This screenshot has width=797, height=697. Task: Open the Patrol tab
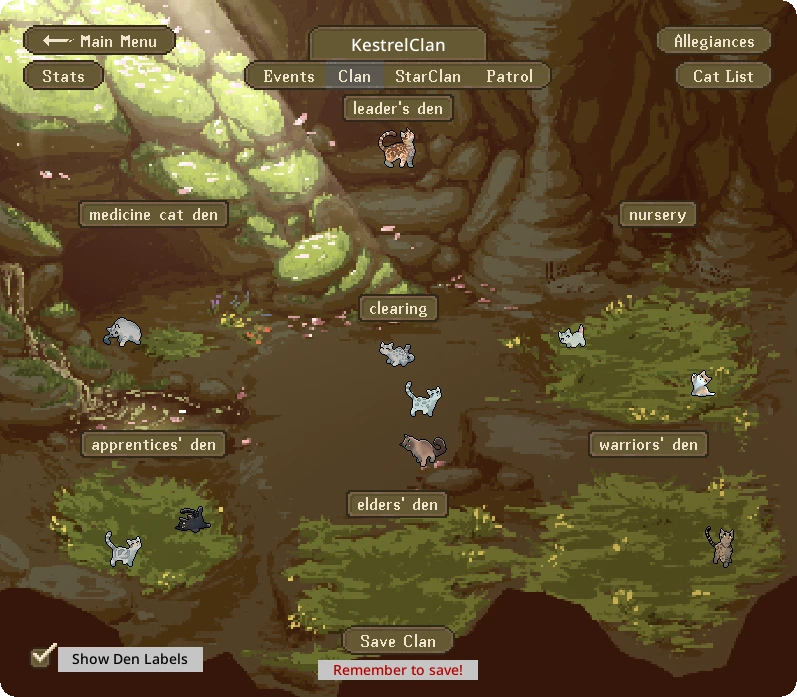(509, 76)
